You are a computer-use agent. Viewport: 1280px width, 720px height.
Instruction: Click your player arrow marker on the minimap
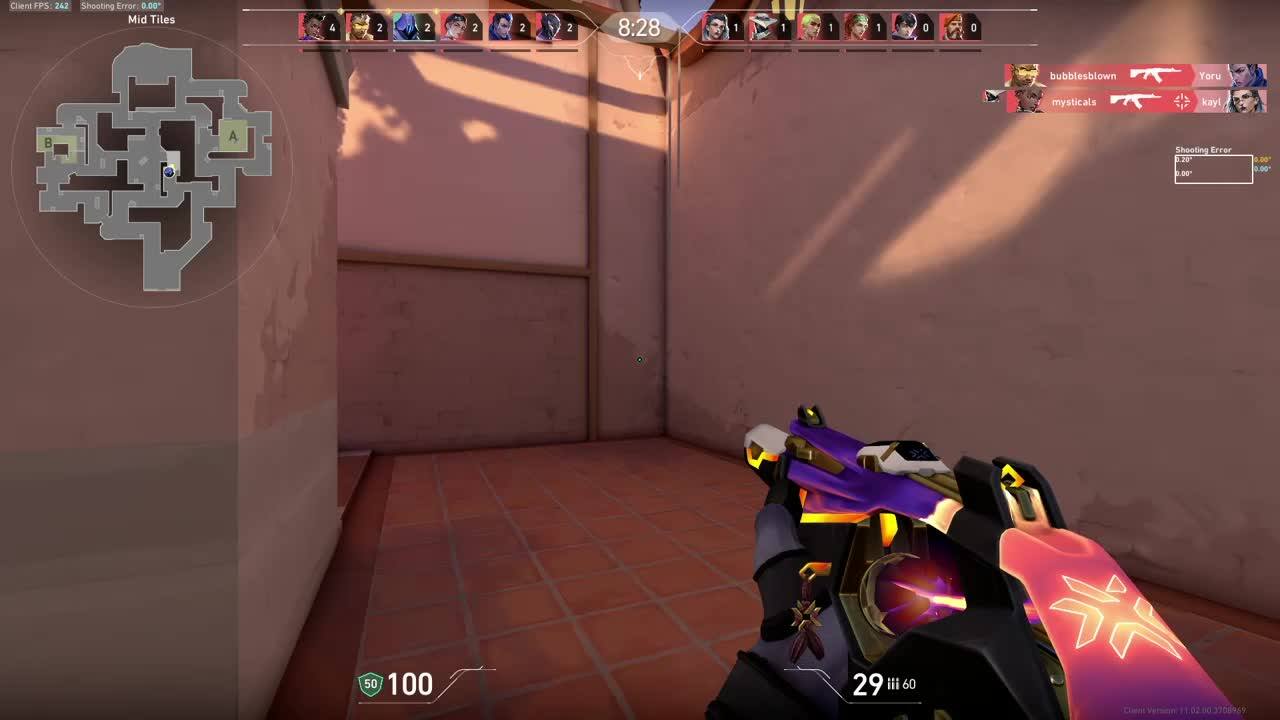(168, 174)
